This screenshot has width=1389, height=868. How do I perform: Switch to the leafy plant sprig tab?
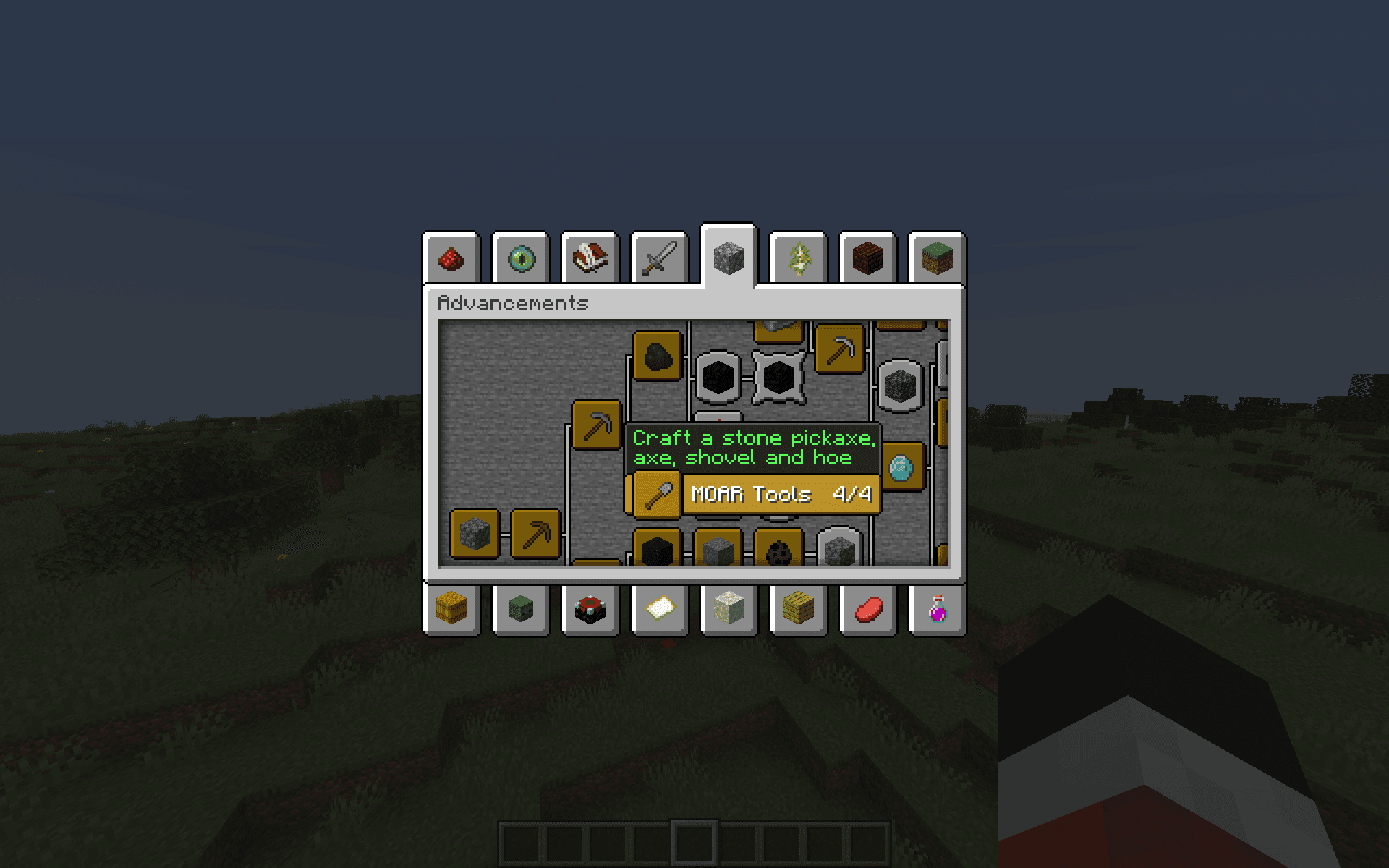799,258
